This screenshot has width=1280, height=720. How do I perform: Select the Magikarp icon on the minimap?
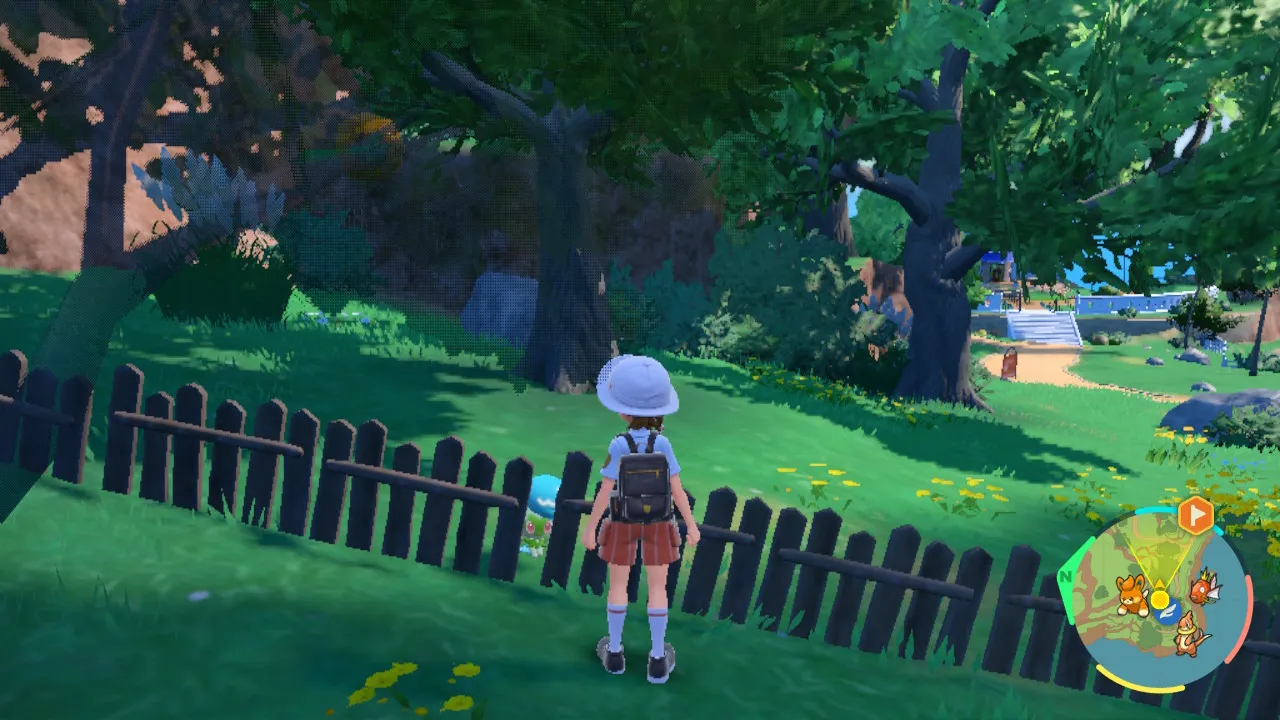[x=1204, y=586]
